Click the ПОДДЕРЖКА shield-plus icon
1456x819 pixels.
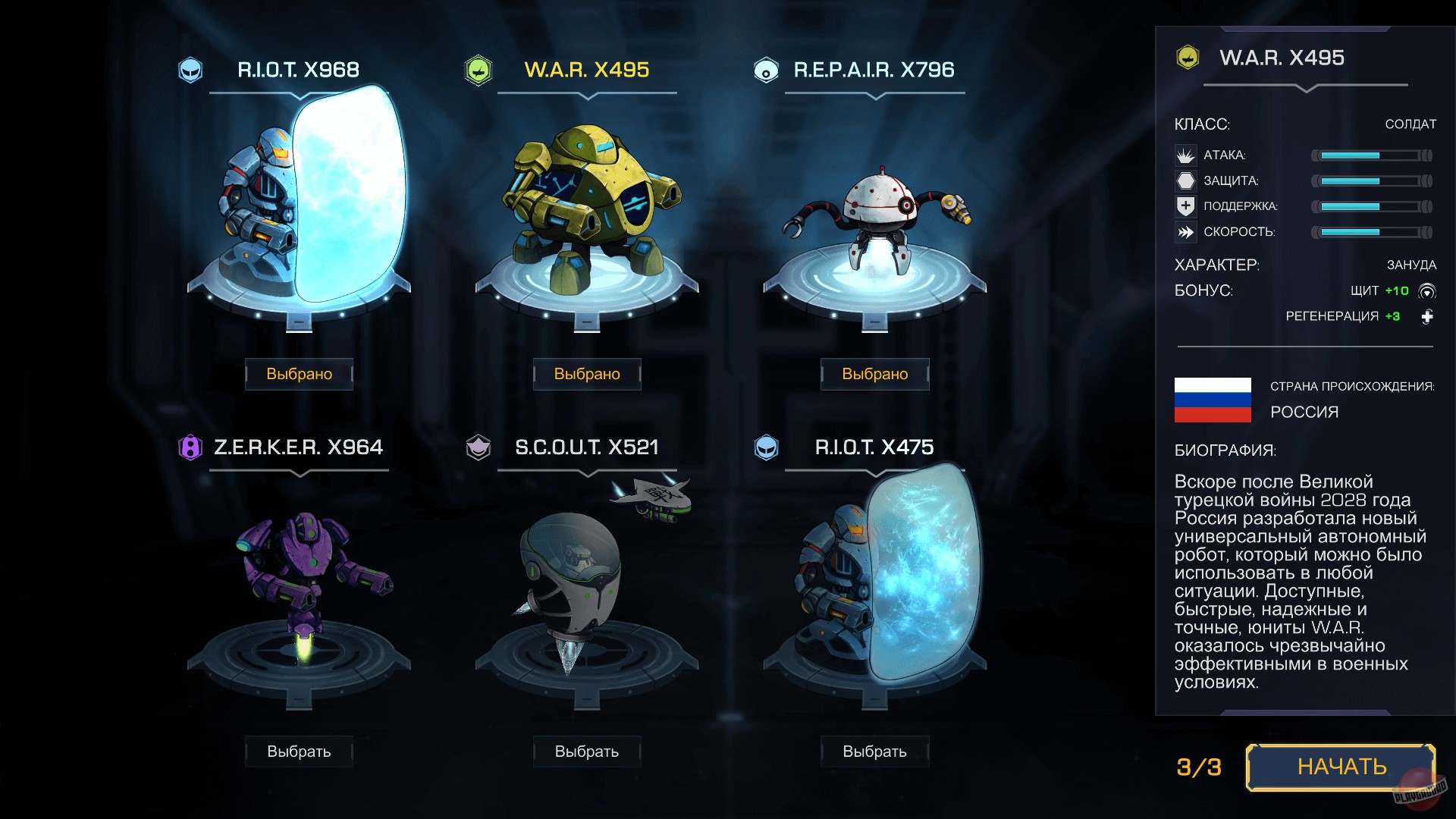pos(1185,206)
